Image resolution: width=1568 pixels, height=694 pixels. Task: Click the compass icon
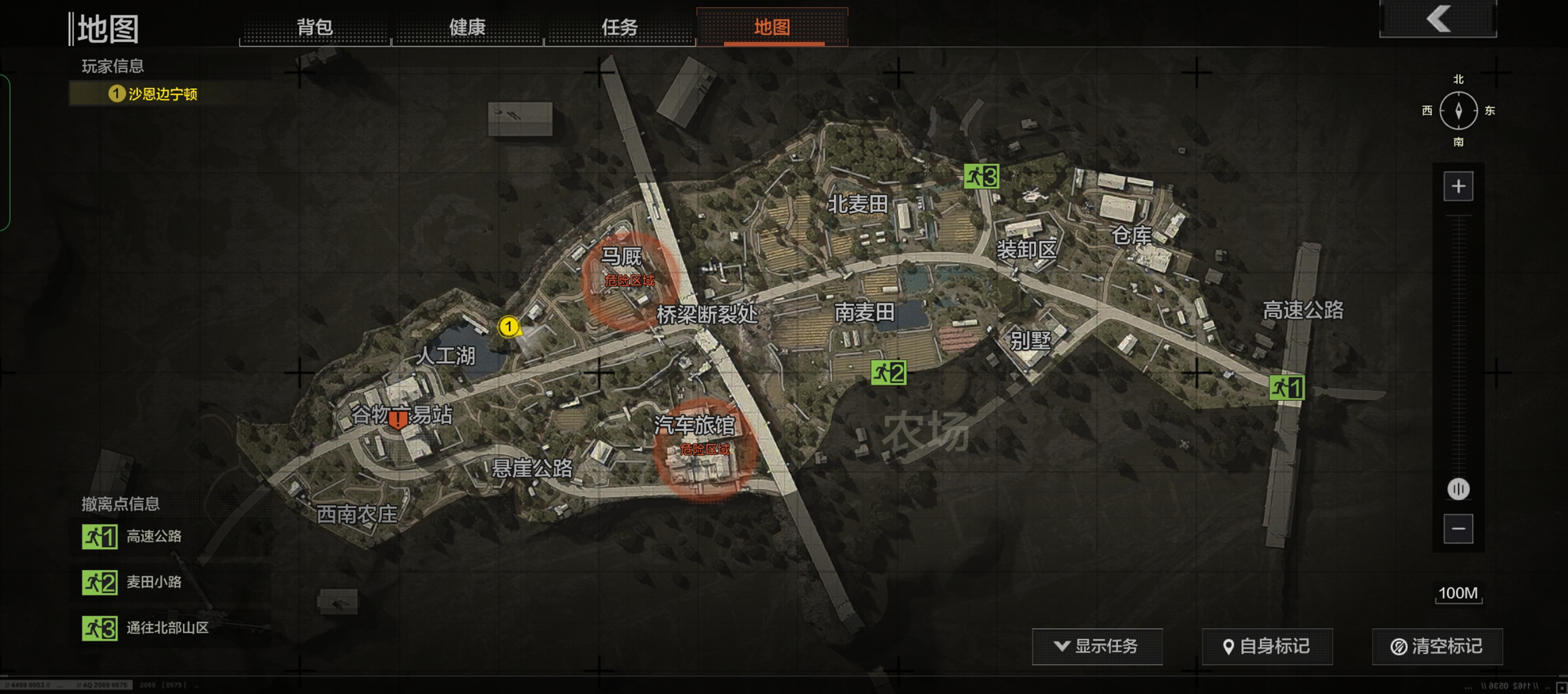1458,110
